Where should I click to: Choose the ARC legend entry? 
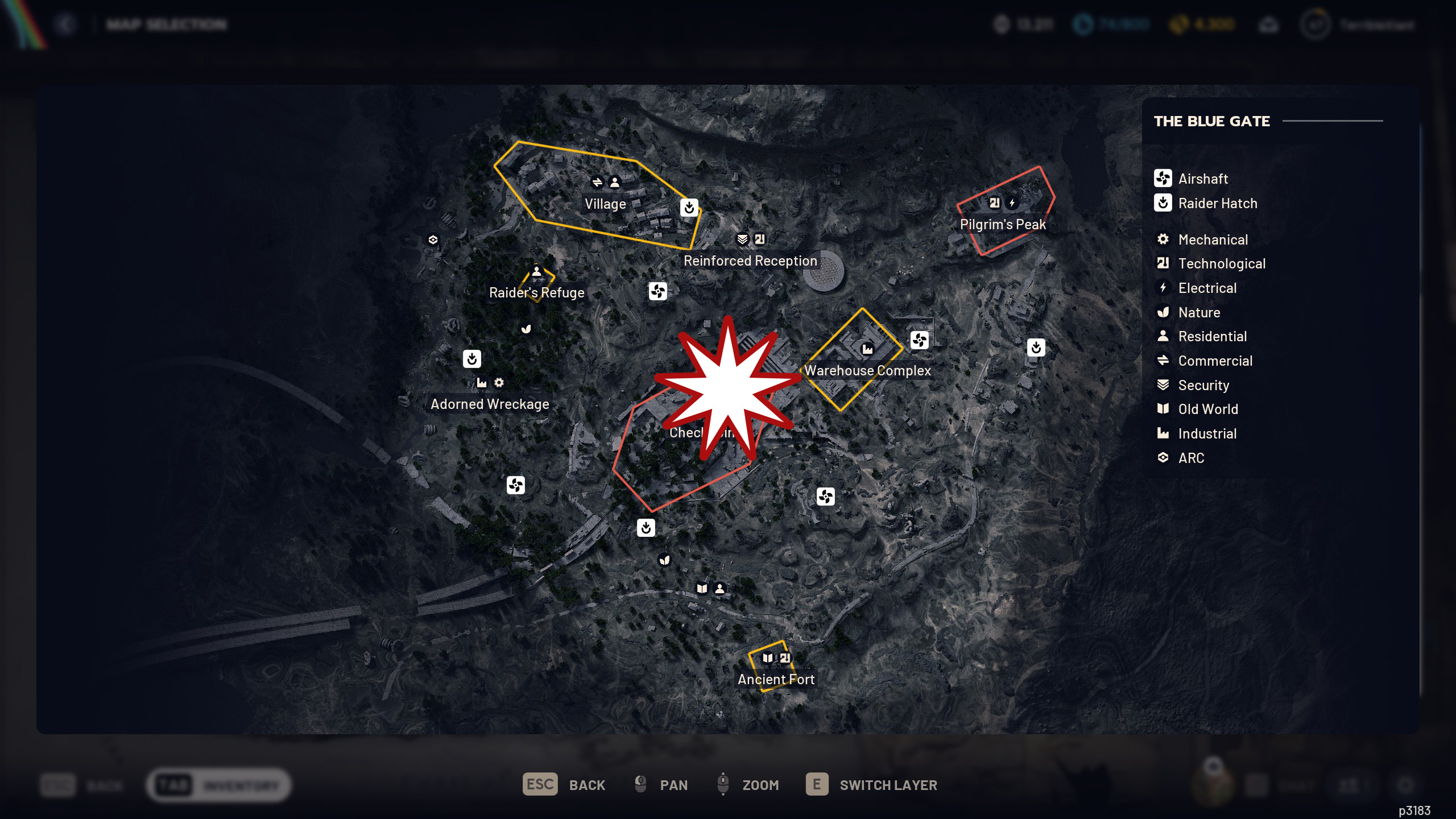[1191, 458]
